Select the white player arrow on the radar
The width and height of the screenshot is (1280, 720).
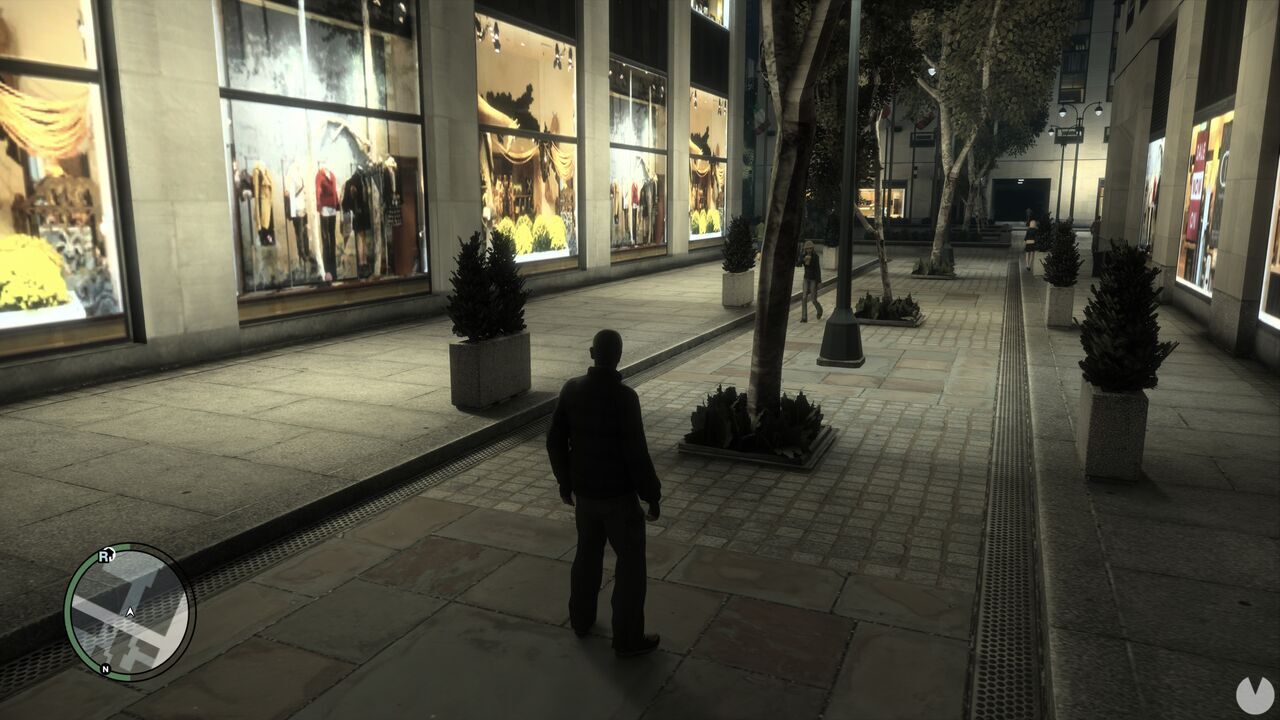pyautogui.click(x=130, y=612)
